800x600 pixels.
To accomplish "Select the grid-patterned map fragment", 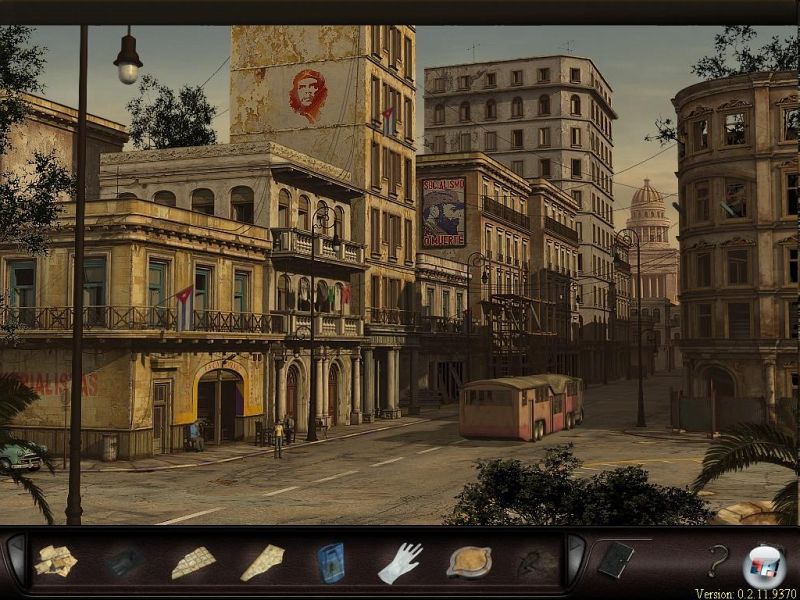I will (x=193, y=562).
